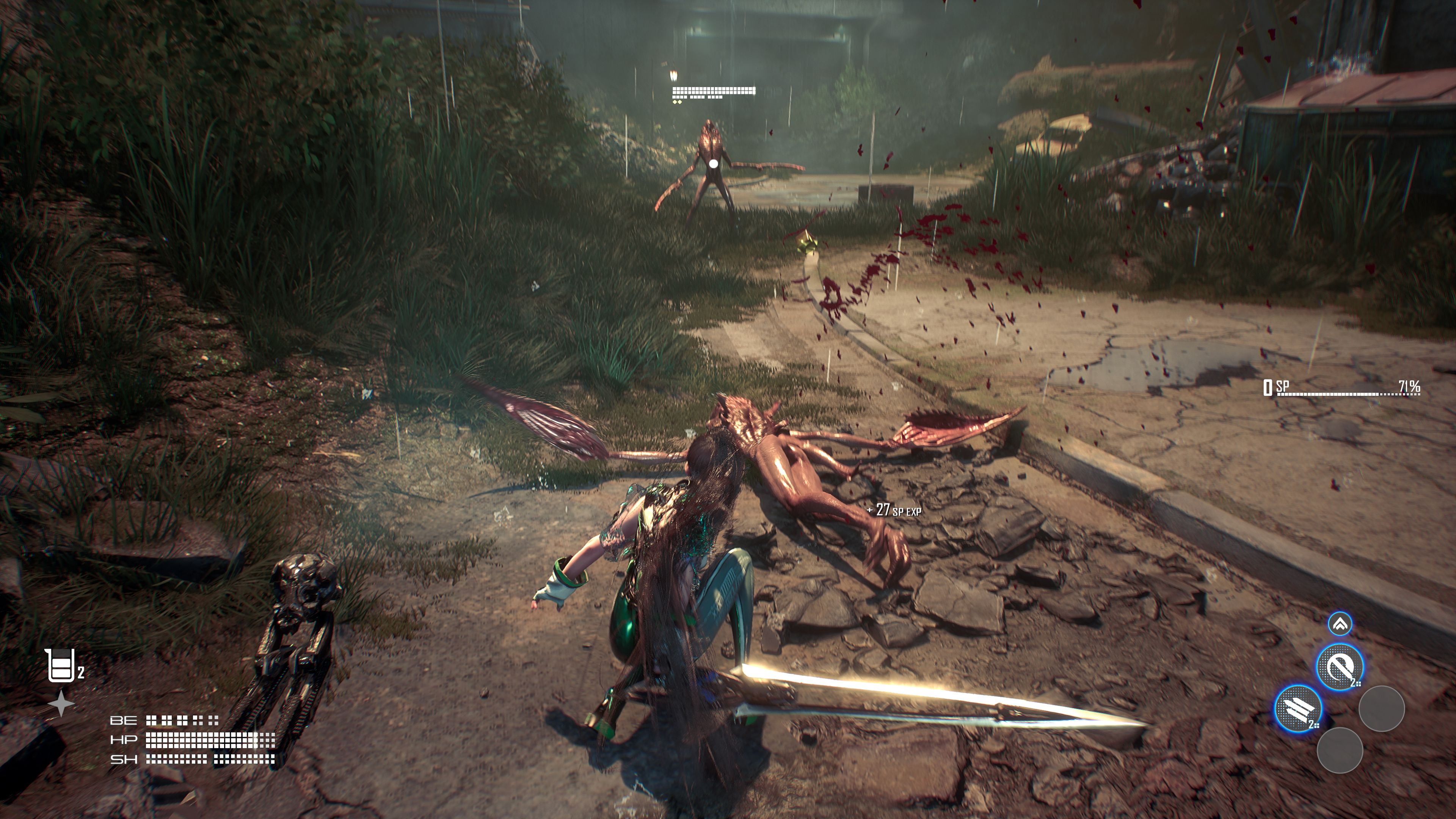Trigger the circular slash Beta skill
Viewport: 1456px width, 819px height.
coord(1339,667)
